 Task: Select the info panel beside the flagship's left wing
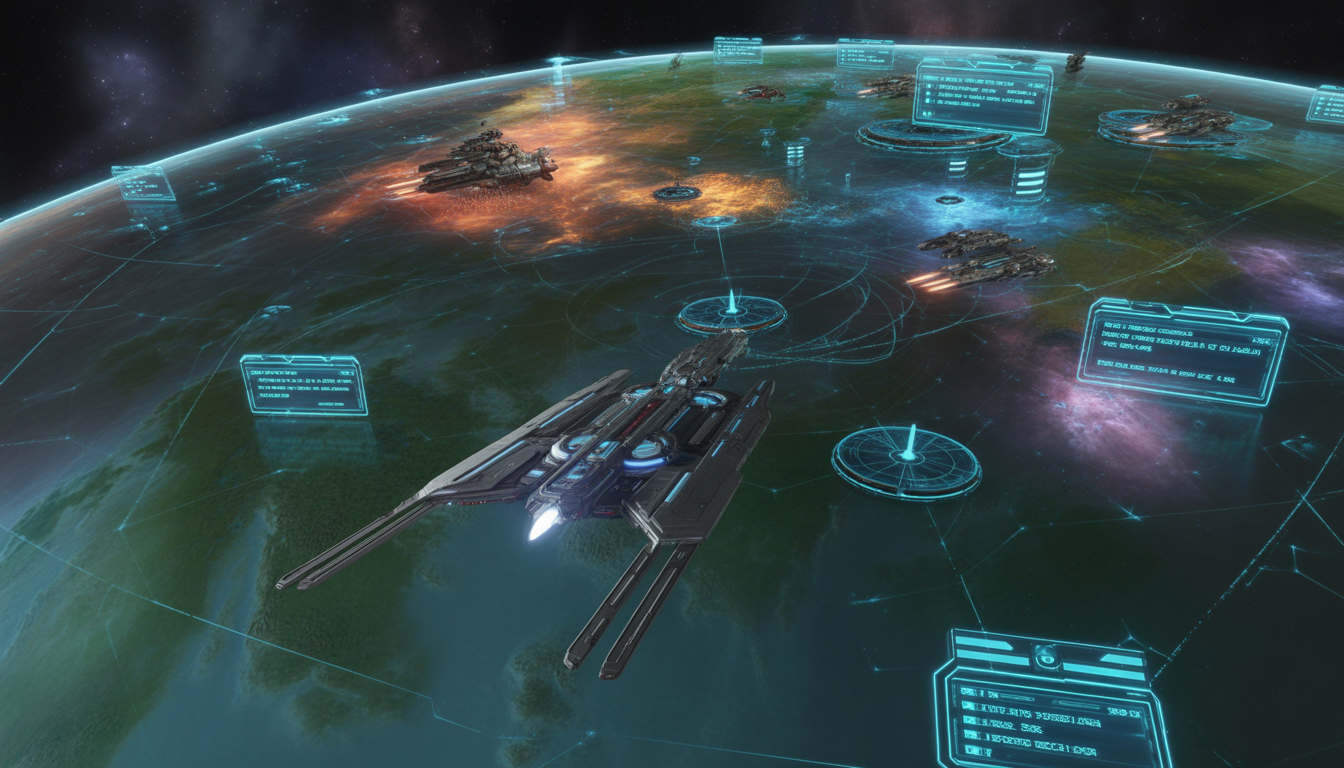tap(304, 385)
